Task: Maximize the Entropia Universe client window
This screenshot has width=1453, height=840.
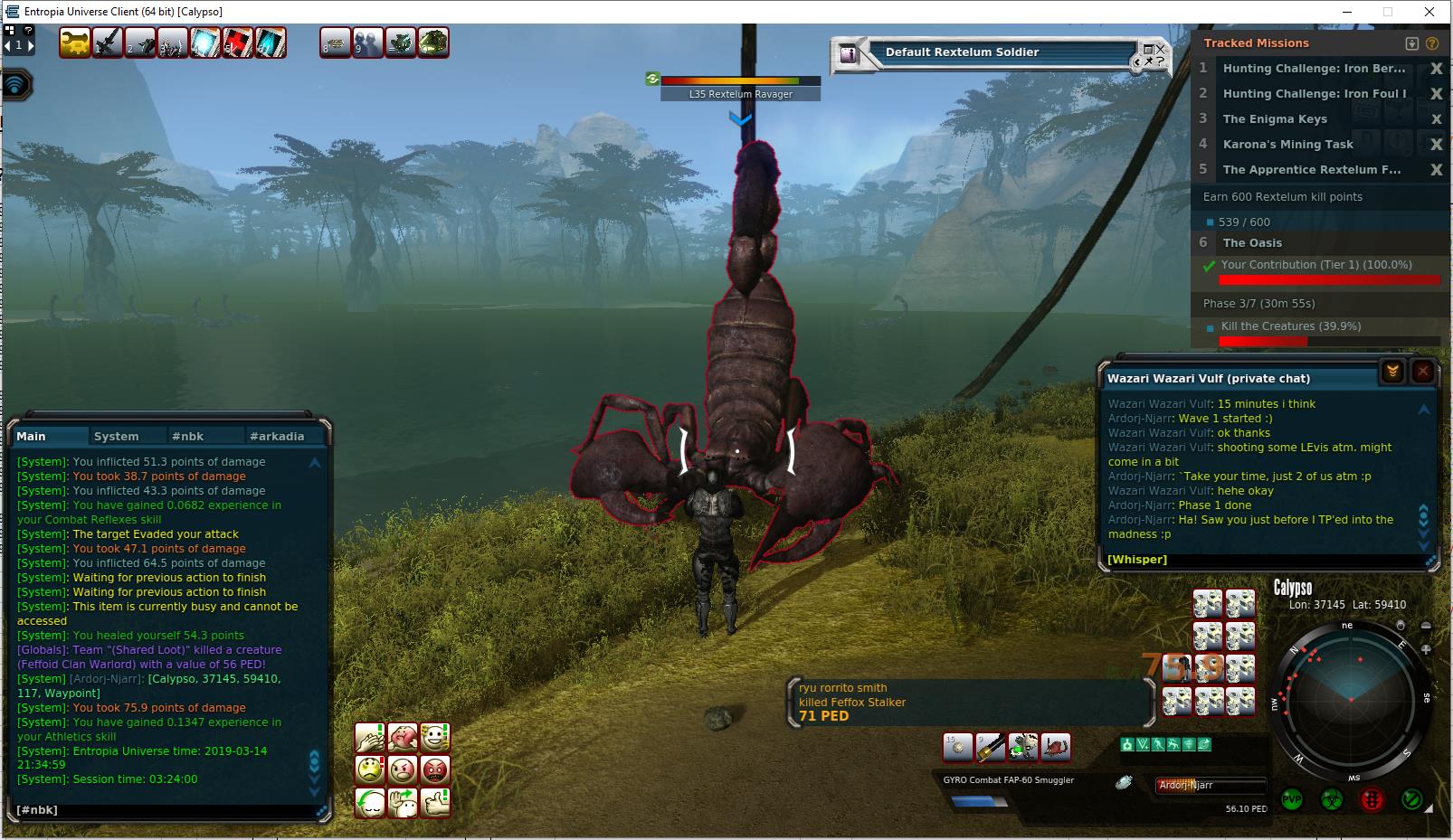Action: click(x=1388, y=12)
